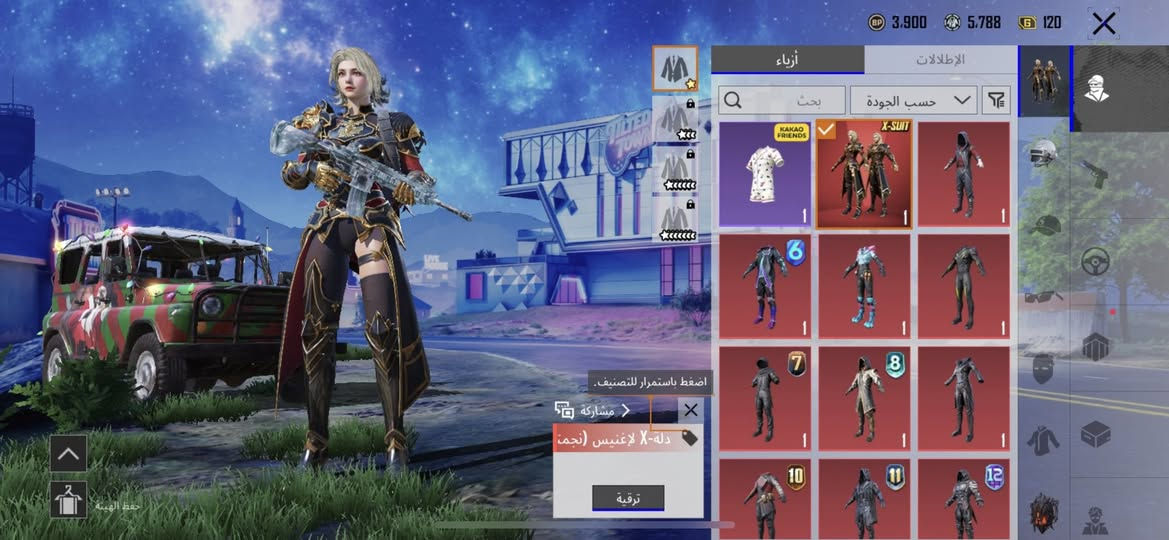Open the filter funnel icon
Image resolution: width=1169 pixels, height=540 pixels.
pyautogui.click(x=996, y=100)
